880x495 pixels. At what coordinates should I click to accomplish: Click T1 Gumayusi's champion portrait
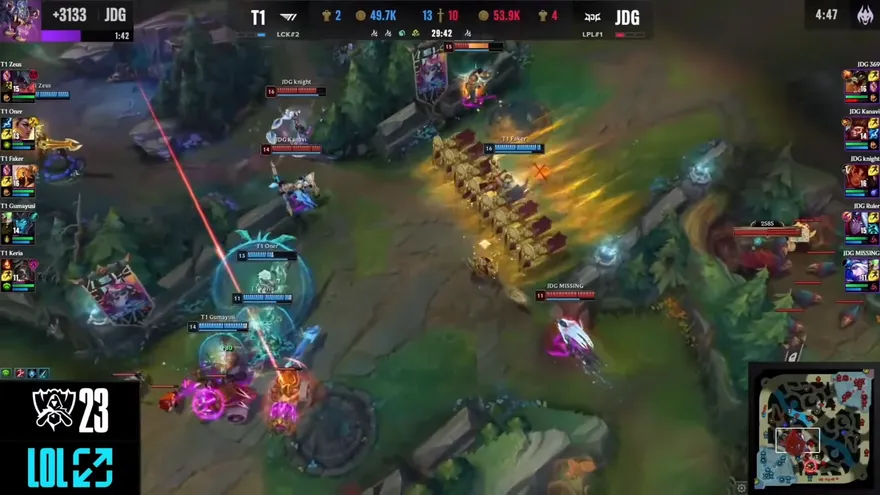(22, 224)
